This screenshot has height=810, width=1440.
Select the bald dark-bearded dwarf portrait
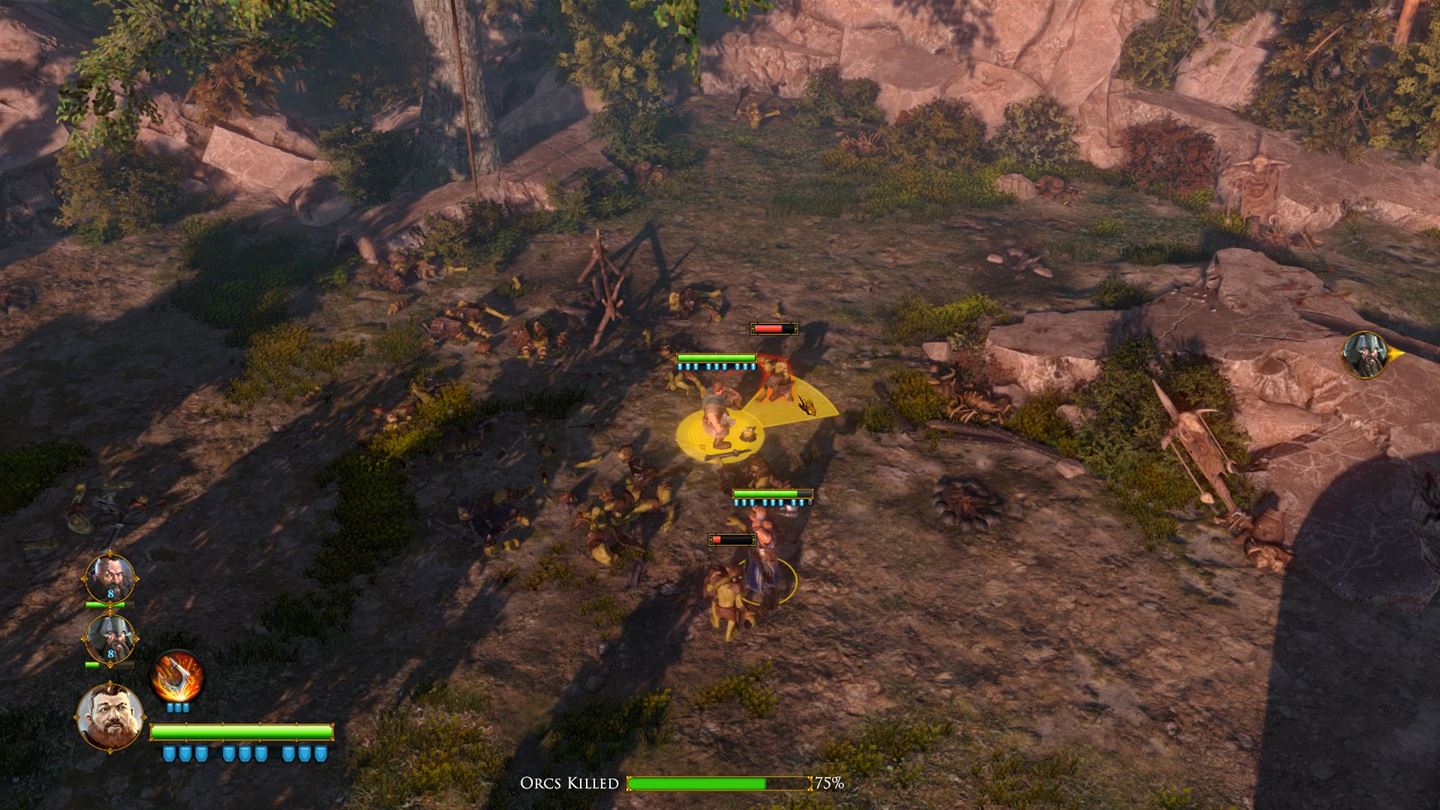tap(110, 577)
